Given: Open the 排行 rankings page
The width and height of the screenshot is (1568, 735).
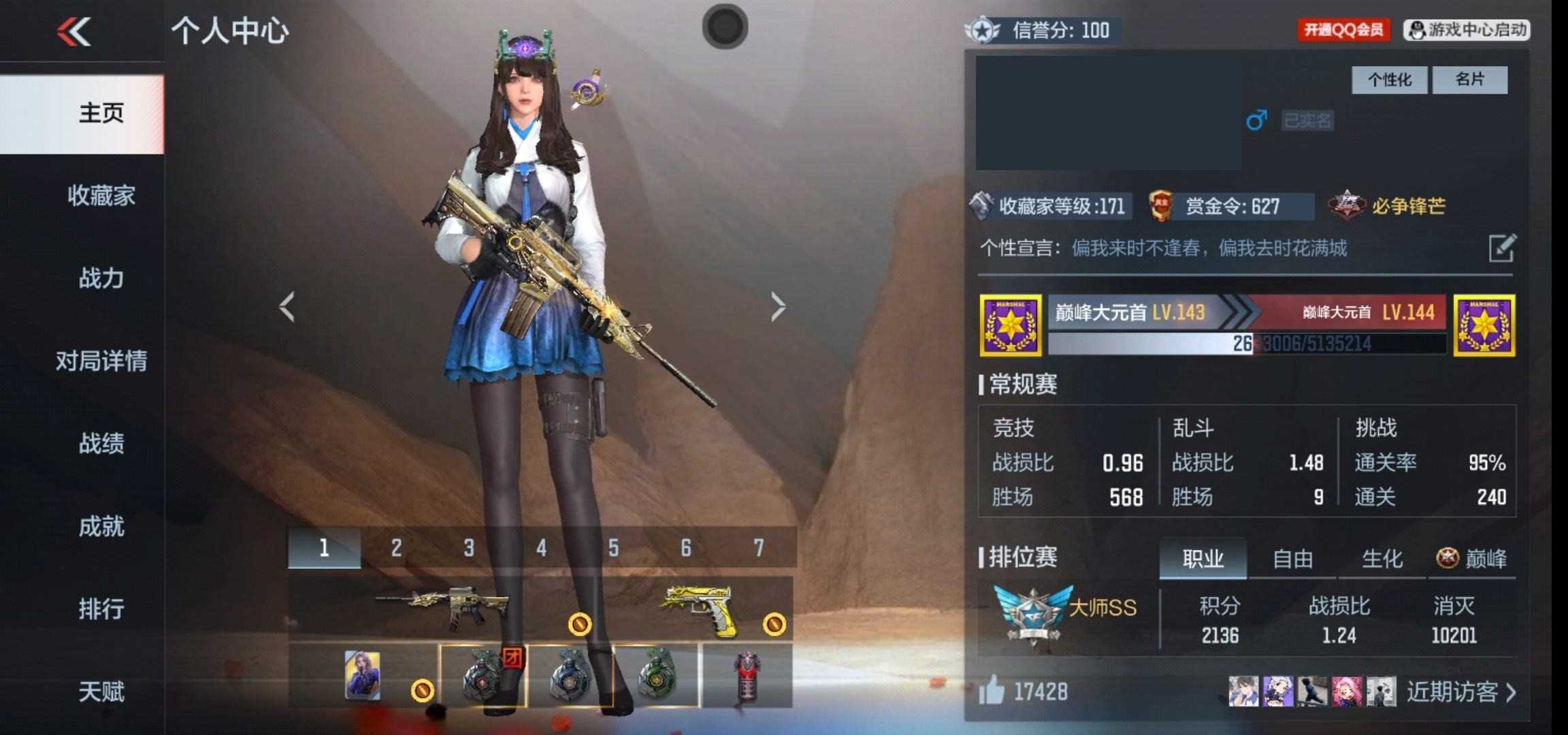Looking at the screenshot, I should [x=101, y=608].
